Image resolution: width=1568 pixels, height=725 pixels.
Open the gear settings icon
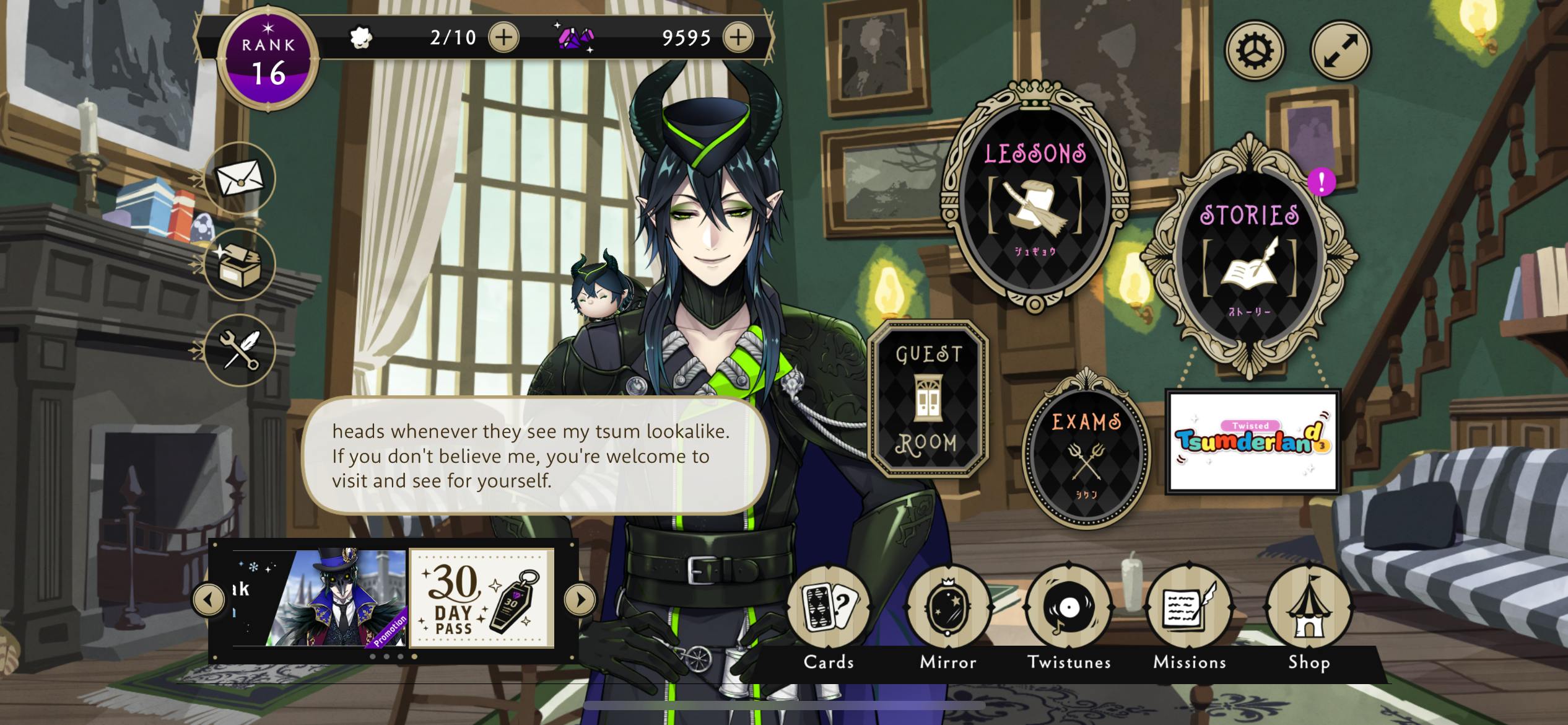point(1255,50)
